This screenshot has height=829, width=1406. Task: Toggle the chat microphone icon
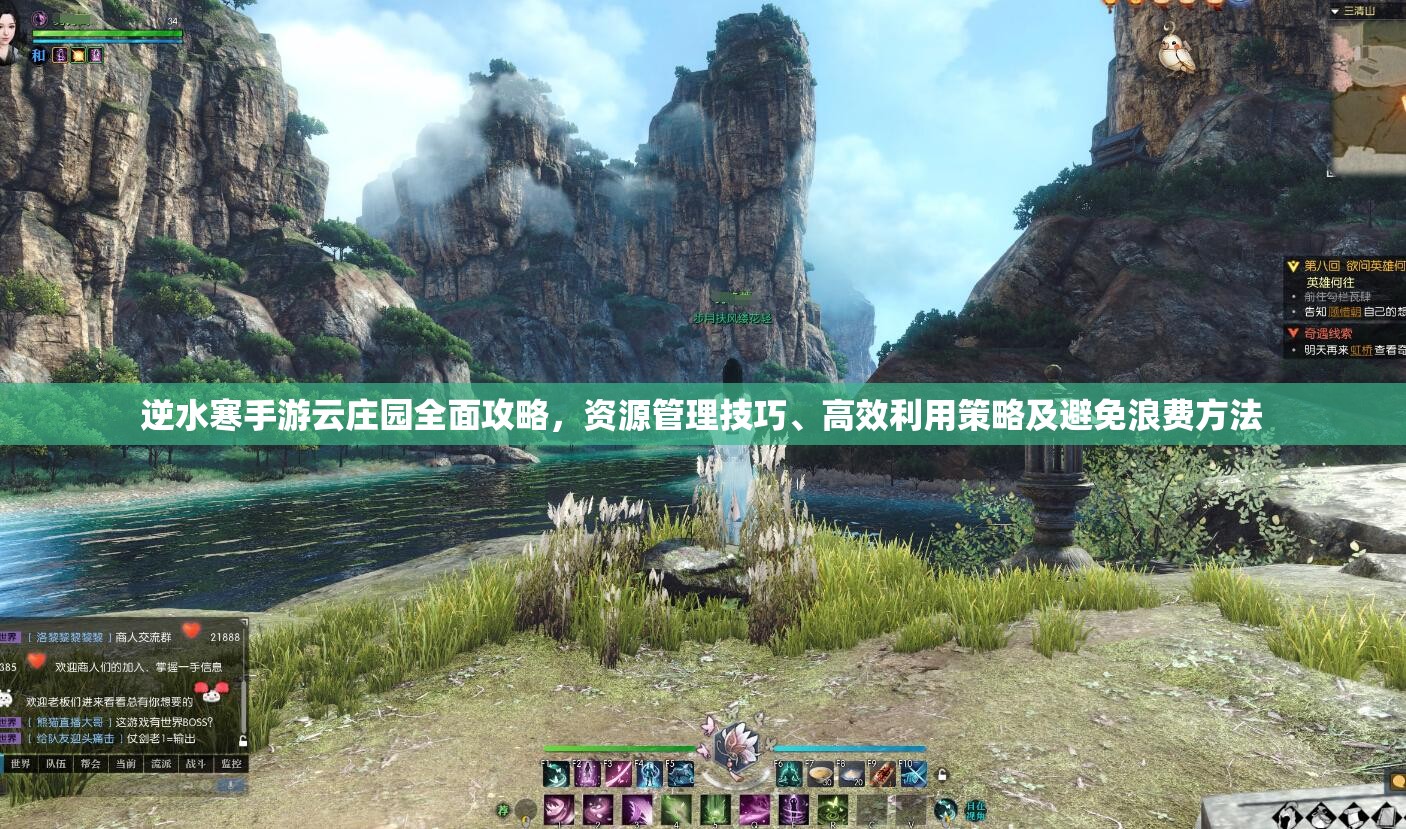pos(228,785)
